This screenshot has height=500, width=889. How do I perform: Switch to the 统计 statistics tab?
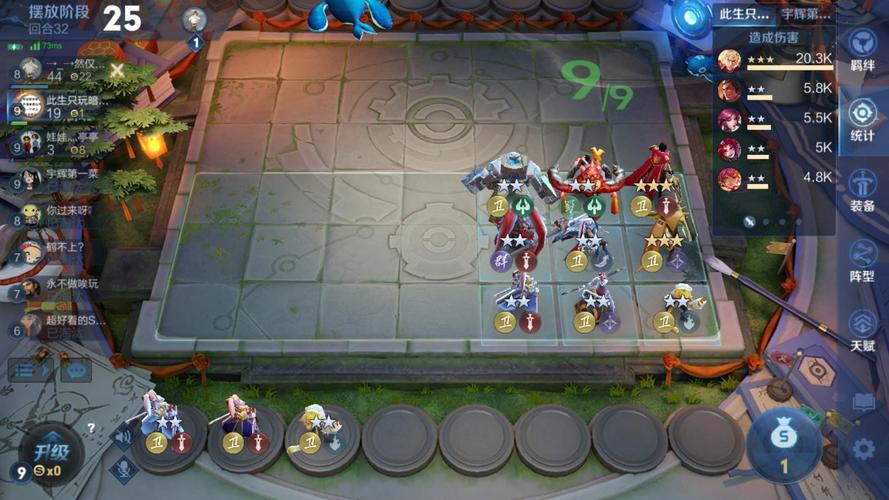862,120
